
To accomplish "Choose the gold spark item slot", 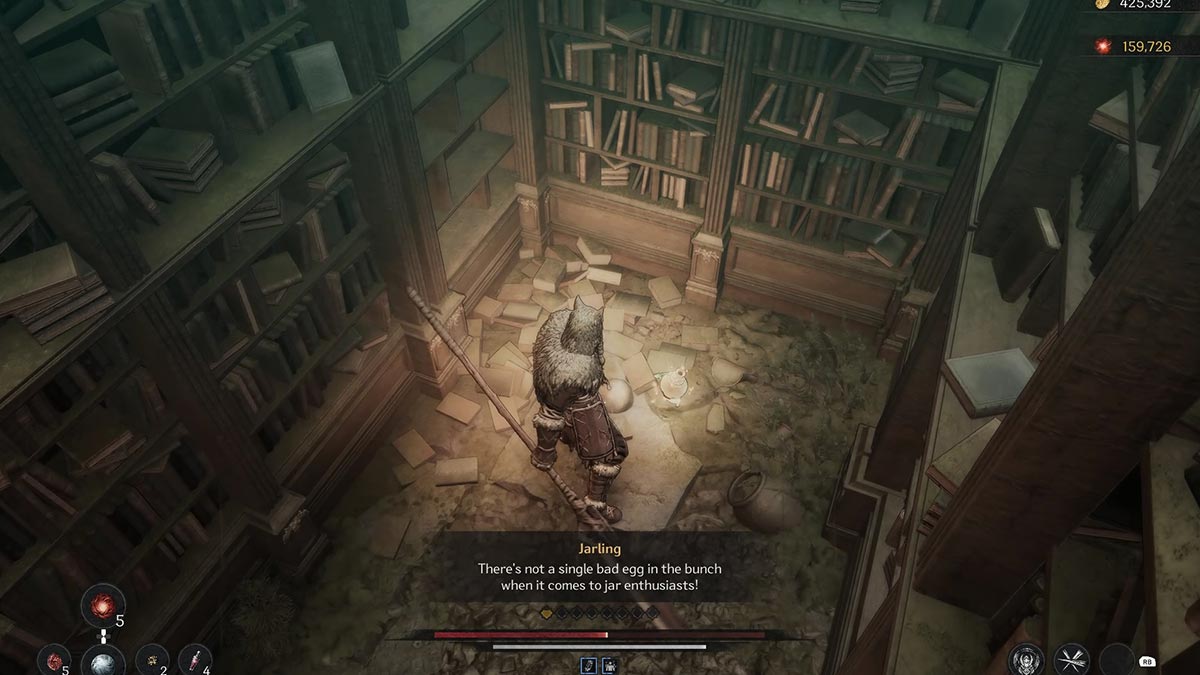I will [152, 660].
